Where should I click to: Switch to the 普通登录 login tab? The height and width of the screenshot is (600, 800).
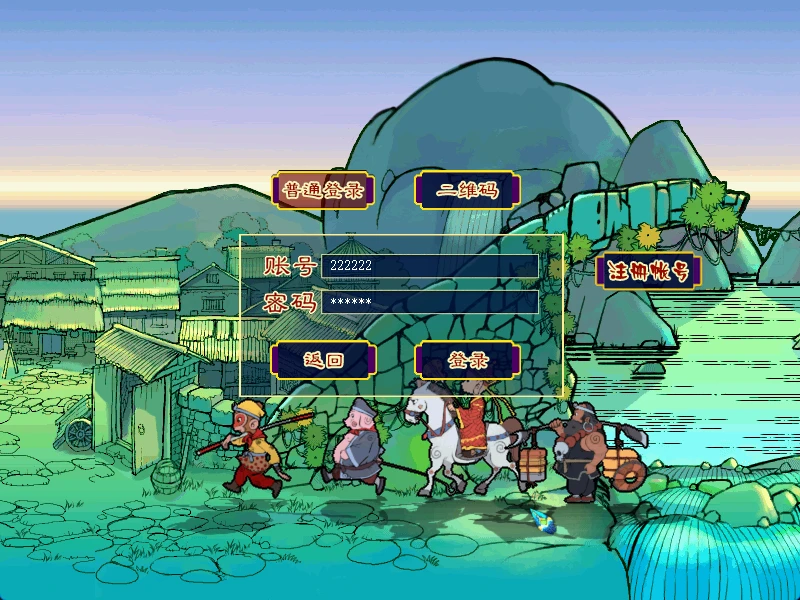(322, 190)
